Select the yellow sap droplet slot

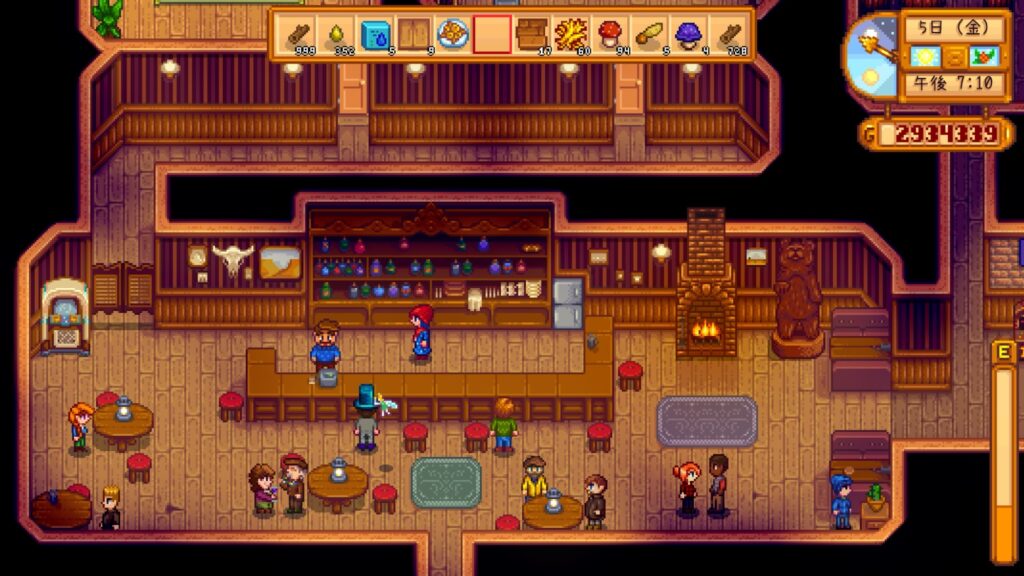[x=336, y=35]
